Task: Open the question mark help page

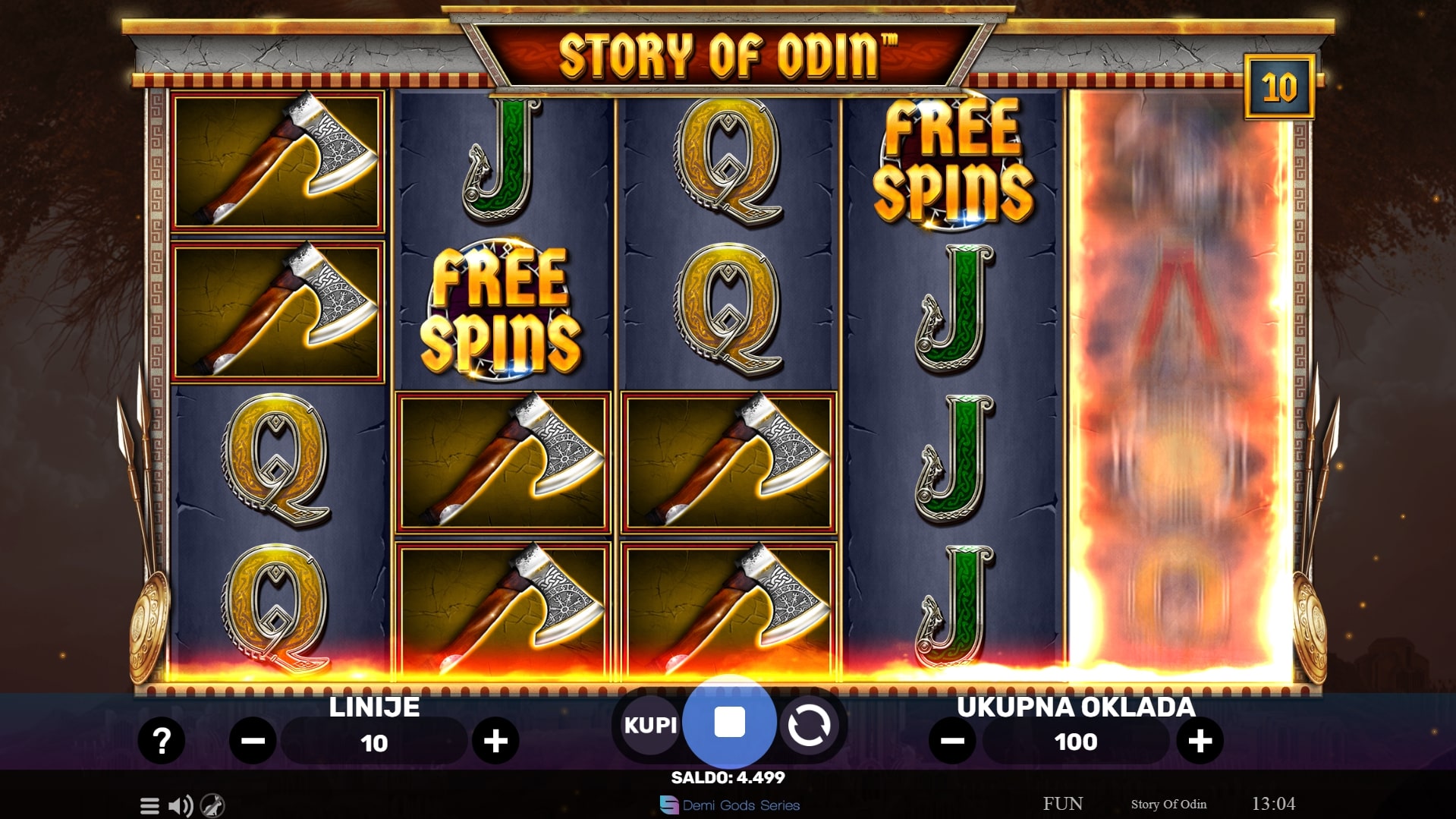Action: click(161, 741)
